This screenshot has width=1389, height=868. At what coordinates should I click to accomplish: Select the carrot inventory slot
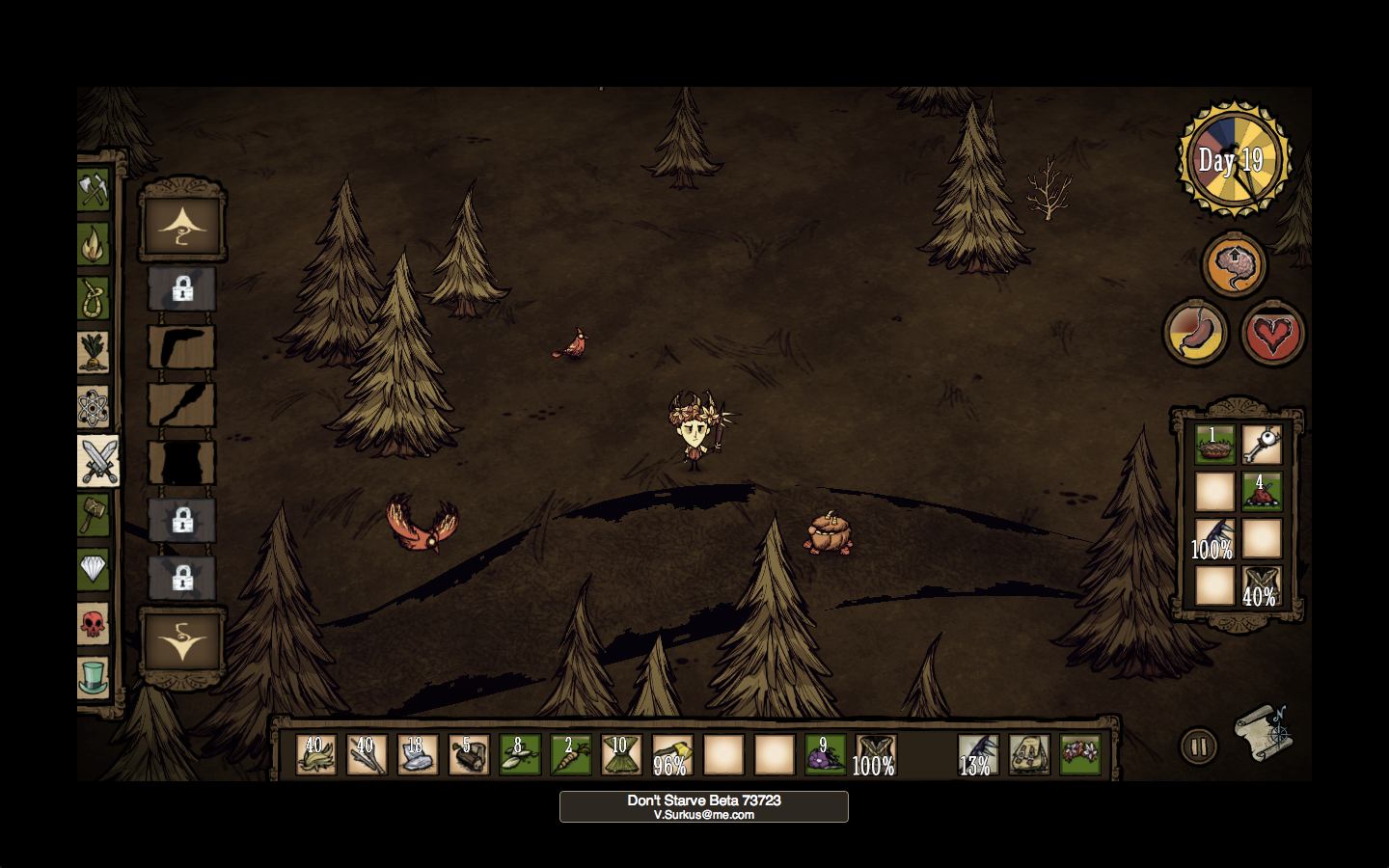tap(570, 754)
